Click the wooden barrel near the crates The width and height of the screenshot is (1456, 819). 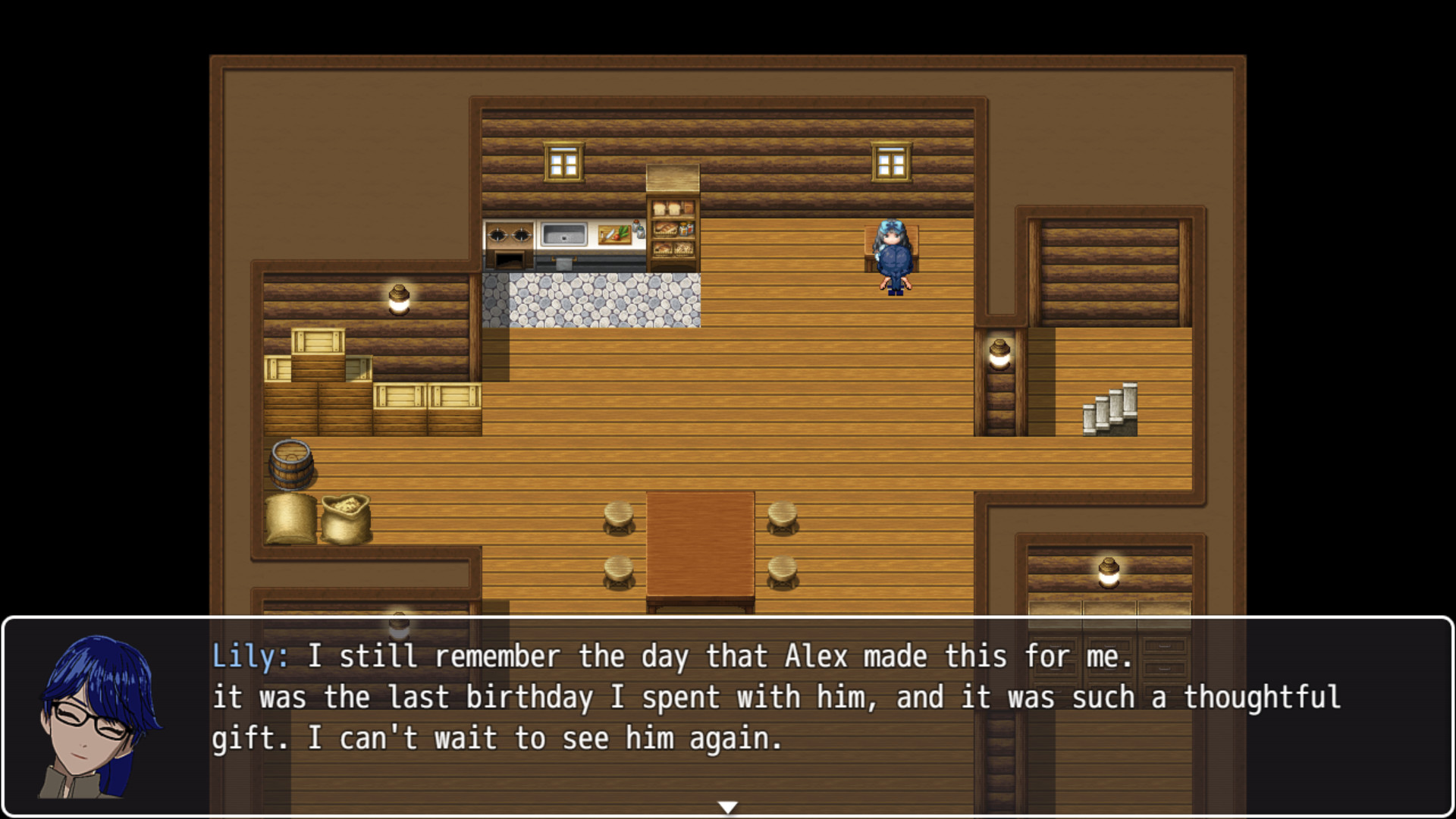[292, 463]
